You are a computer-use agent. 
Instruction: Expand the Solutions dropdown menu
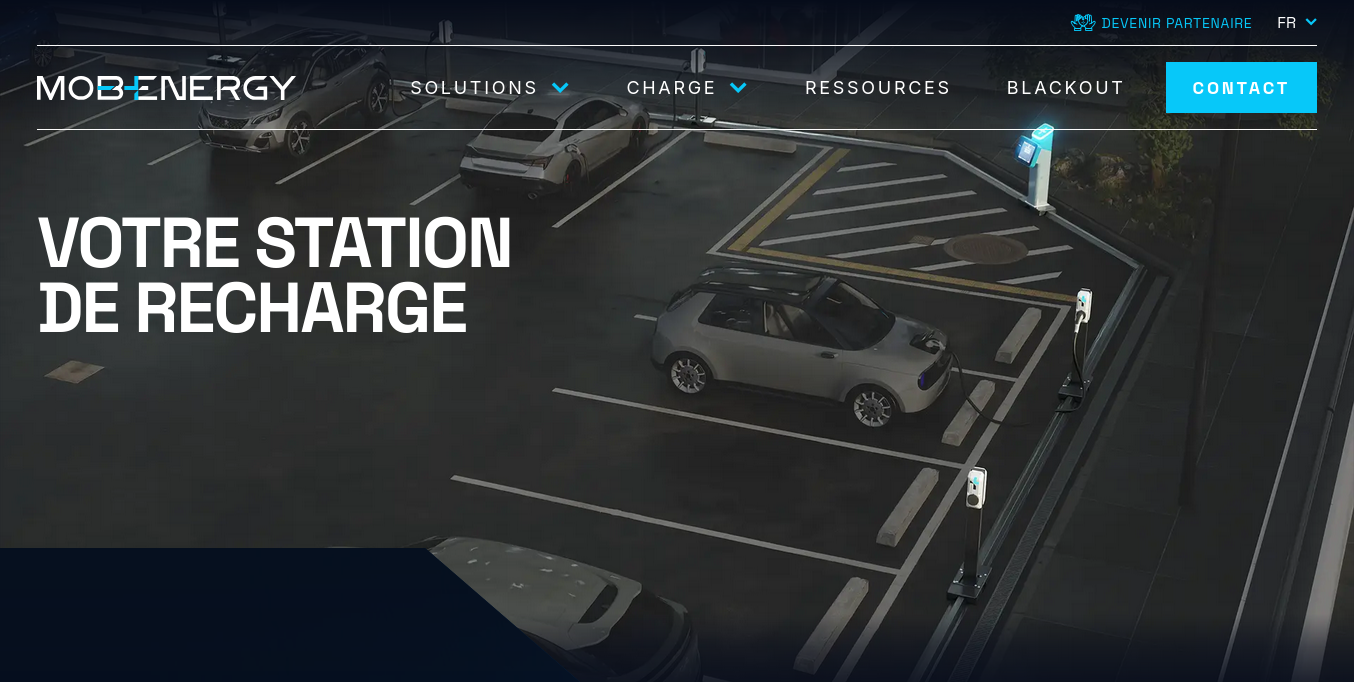click(489, 88)
